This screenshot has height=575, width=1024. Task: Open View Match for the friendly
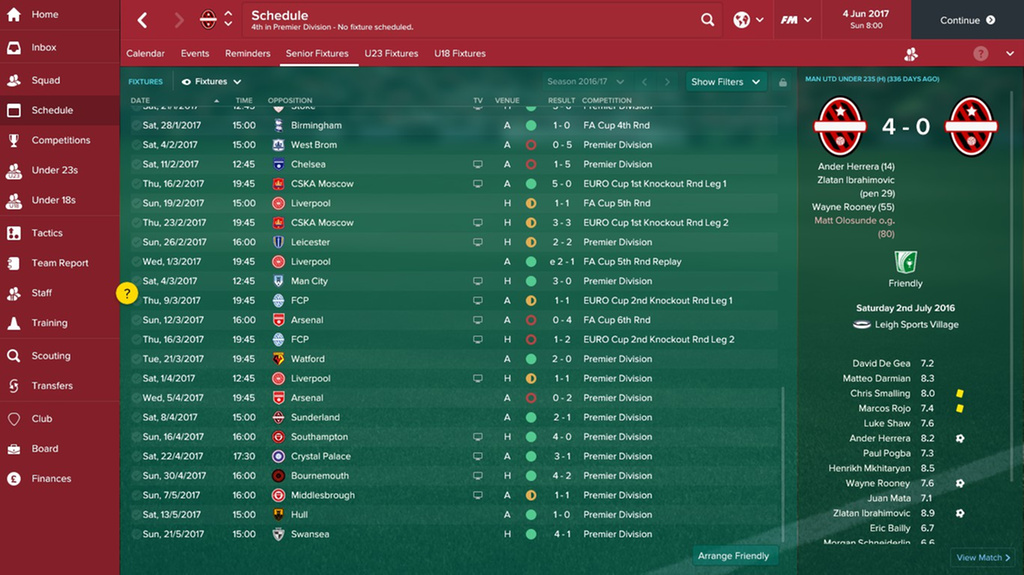[x=983, y=558]
